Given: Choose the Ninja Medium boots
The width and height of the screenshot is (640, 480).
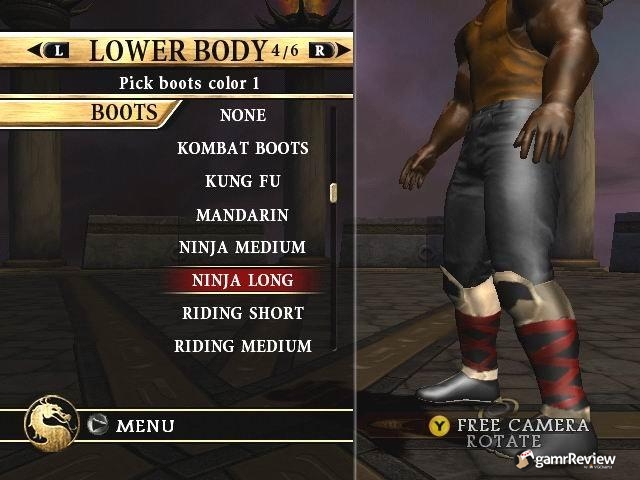Looking at the screenshot, I should 243,247.
